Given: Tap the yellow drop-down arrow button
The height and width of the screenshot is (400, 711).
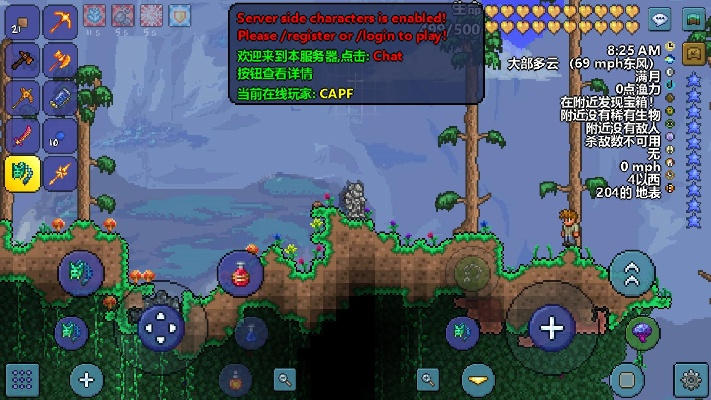Looking at the screenshot, I should 479,379.
